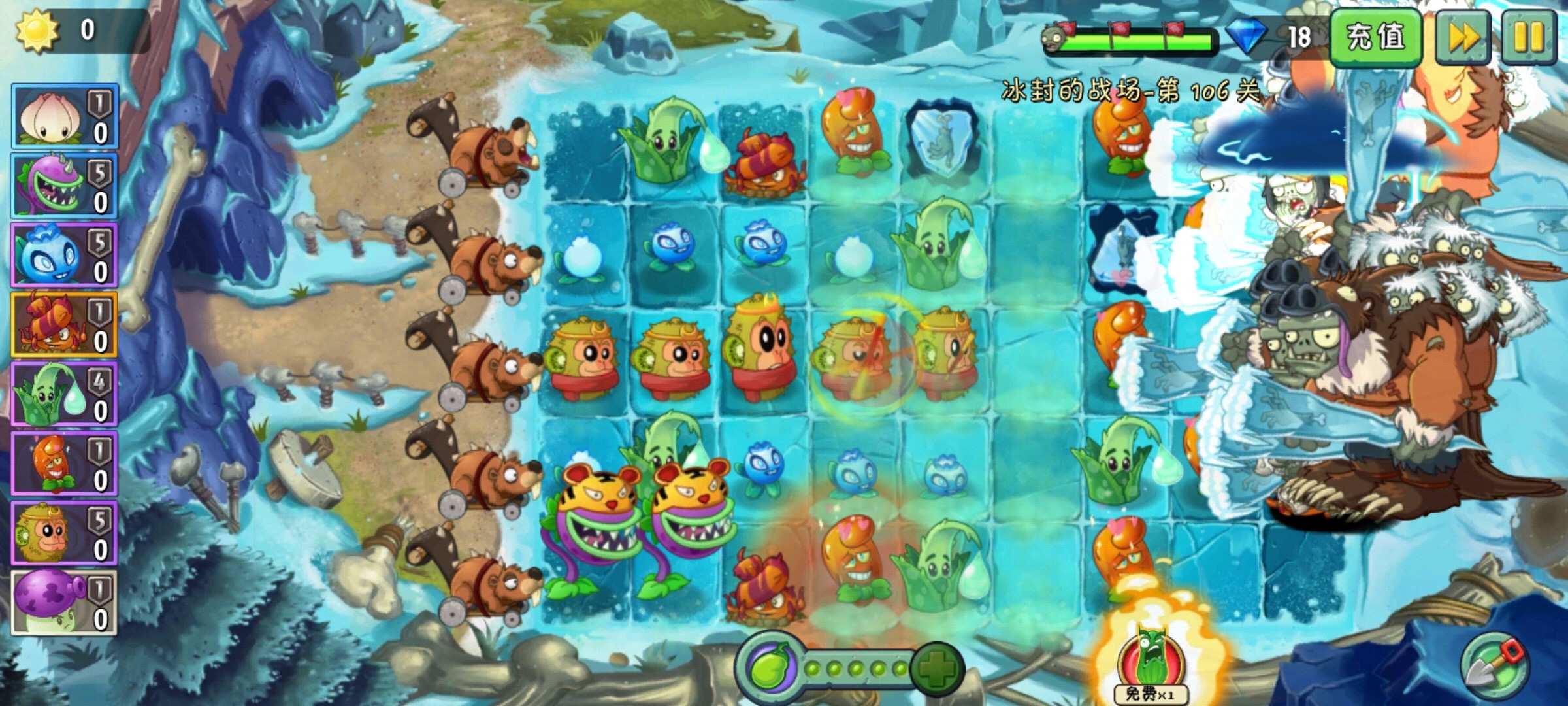Toggle the fast-forward speed button
Image resolution: width=1568 pixels, height=706 pixels.
click(1463, 37)
